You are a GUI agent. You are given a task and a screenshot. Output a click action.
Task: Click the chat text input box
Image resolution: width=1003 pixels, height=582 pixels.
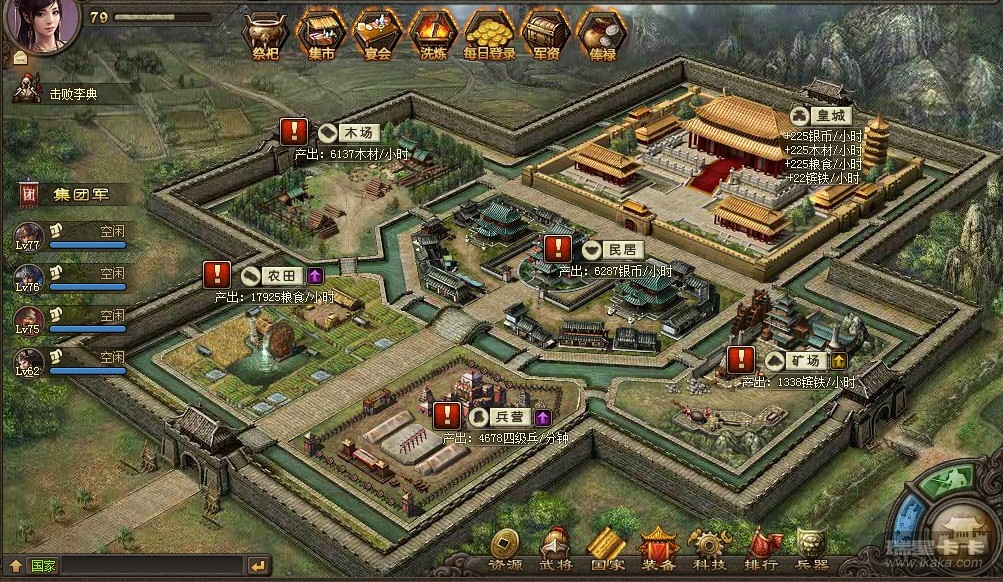(150, 566)
